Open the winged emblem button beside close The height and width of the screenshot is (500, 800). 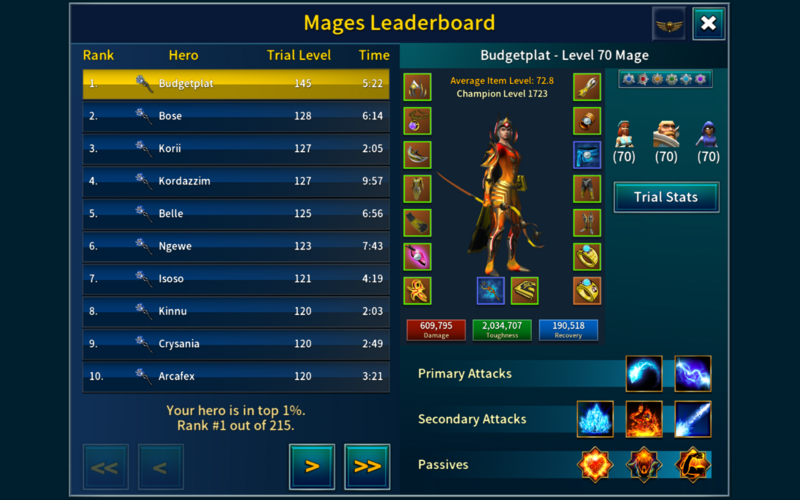click(668, 23)
